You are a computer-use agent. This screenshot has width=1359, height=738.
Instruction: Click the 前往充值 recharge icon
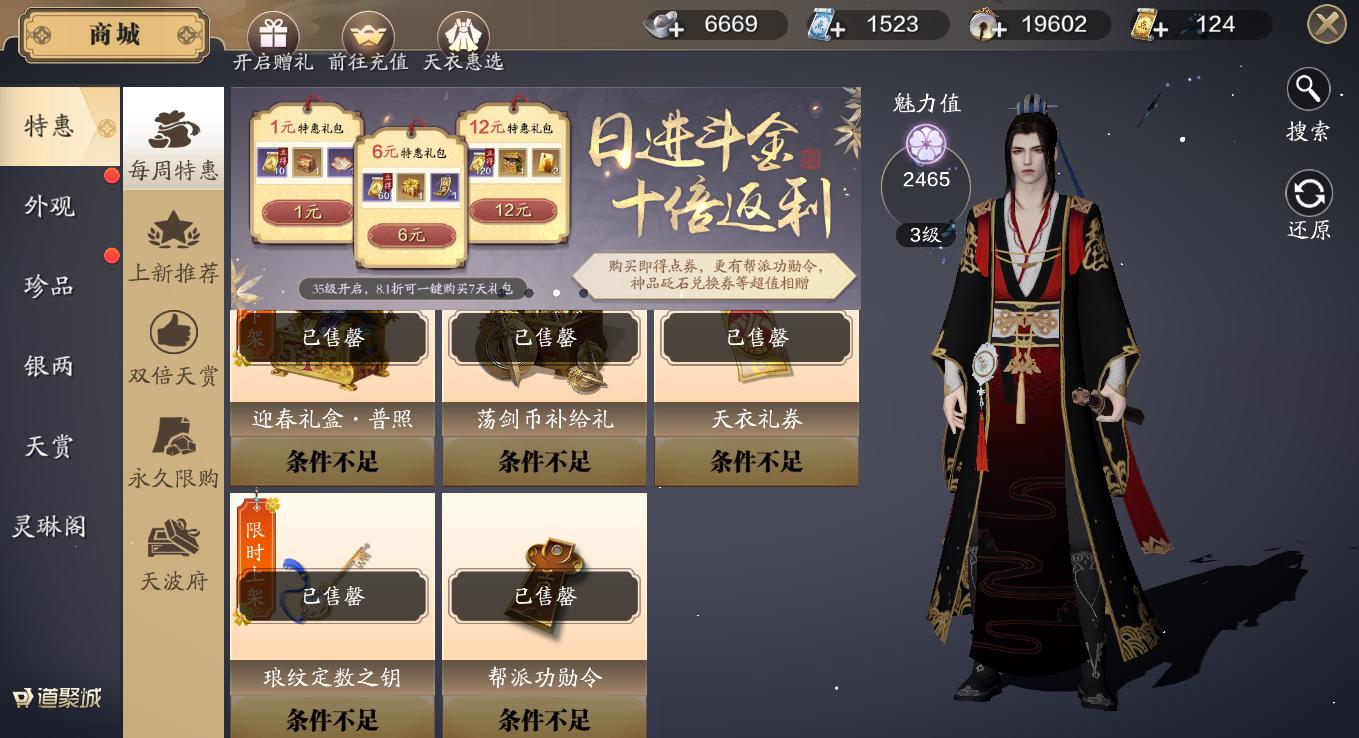(x=368, y=30)
